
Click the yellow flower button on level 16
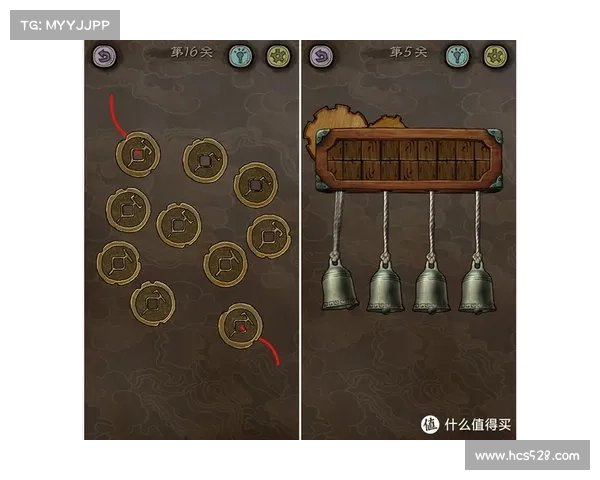[x=277, y=56]
